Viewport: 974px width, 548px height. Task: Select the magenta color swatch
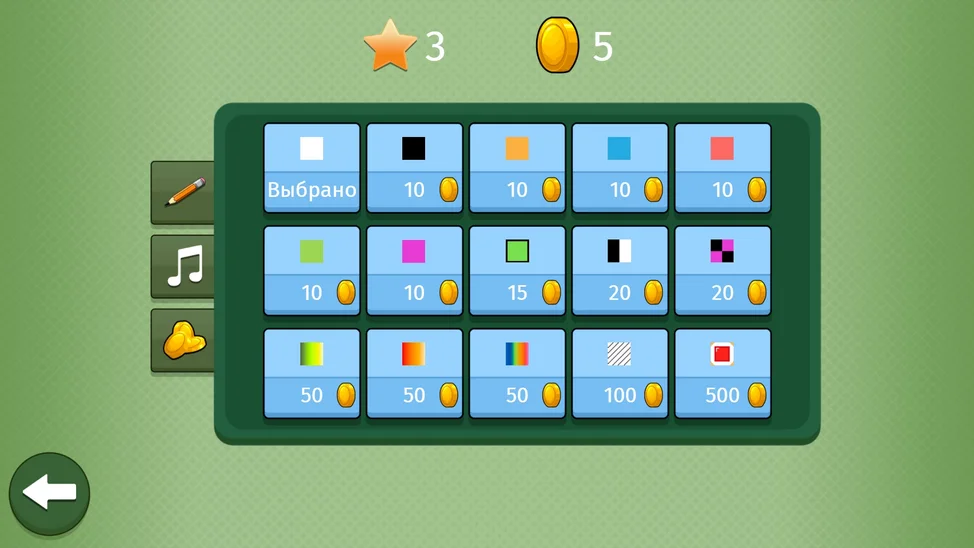414,271
